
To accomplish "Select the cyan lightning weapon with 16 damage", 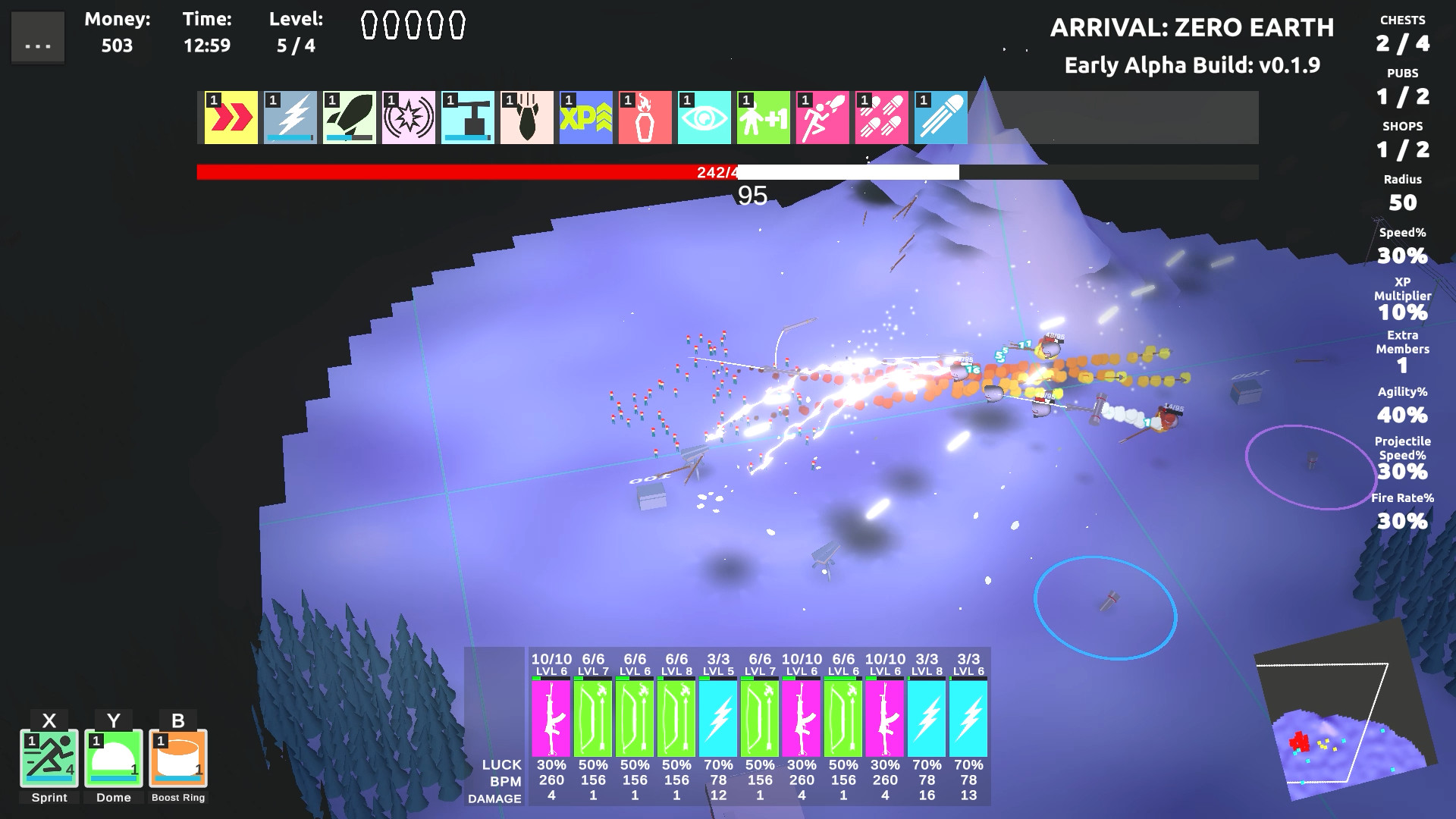I will [927, 717].
